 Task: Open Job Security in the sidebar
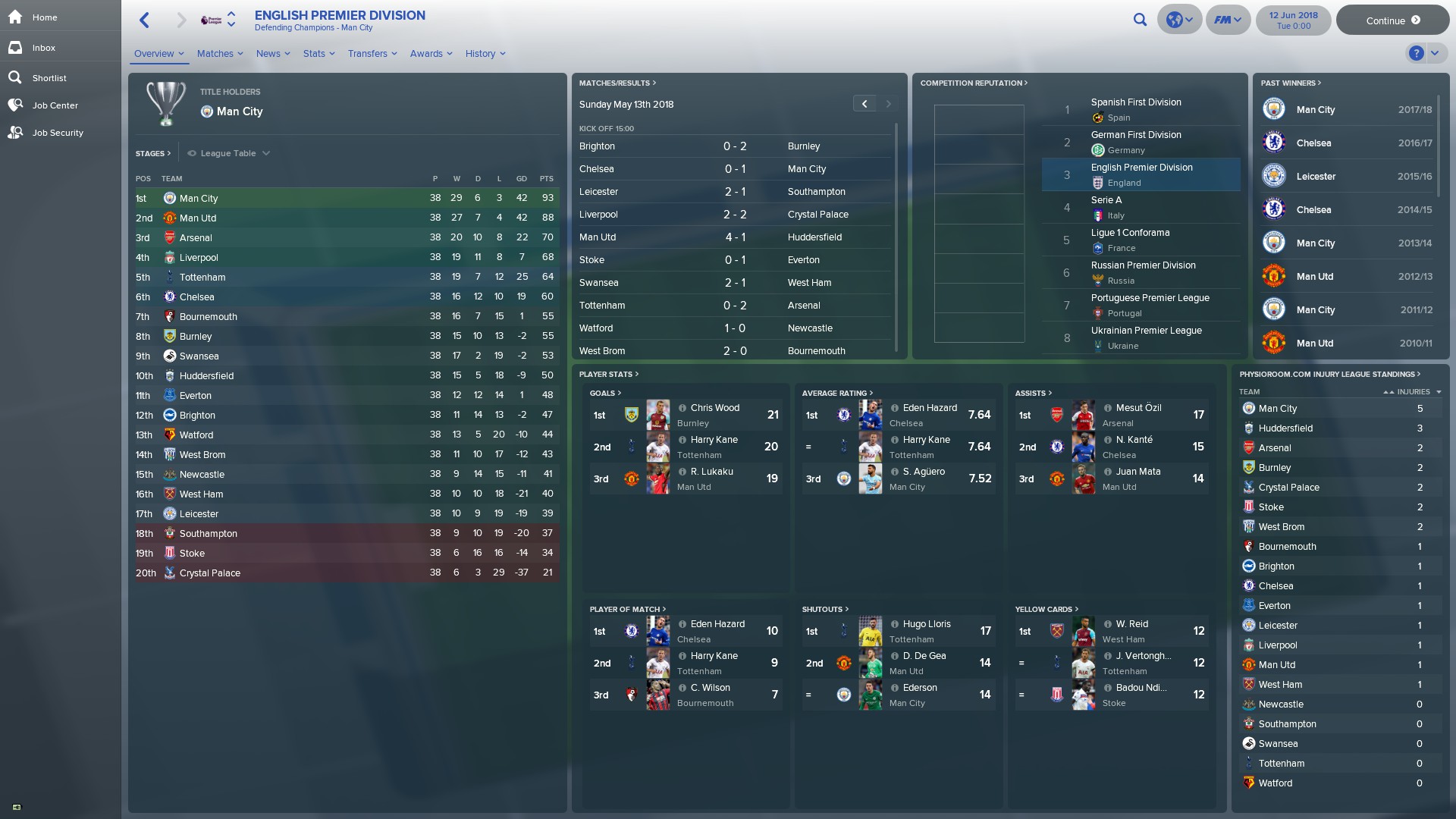(x=58, y=133)
